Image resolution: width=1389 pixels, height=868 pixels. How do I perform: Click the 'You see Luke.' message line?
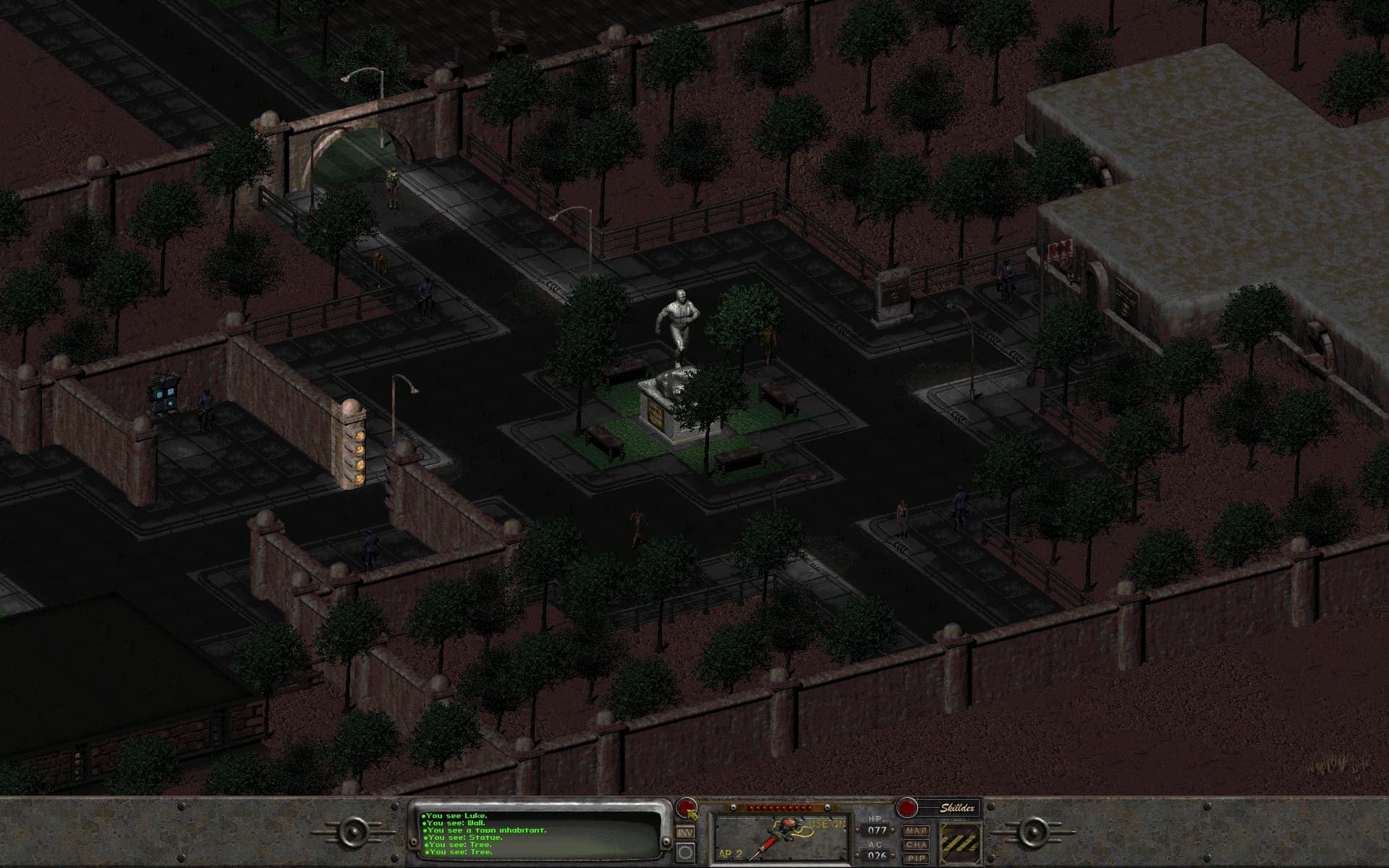coord(453,816)
